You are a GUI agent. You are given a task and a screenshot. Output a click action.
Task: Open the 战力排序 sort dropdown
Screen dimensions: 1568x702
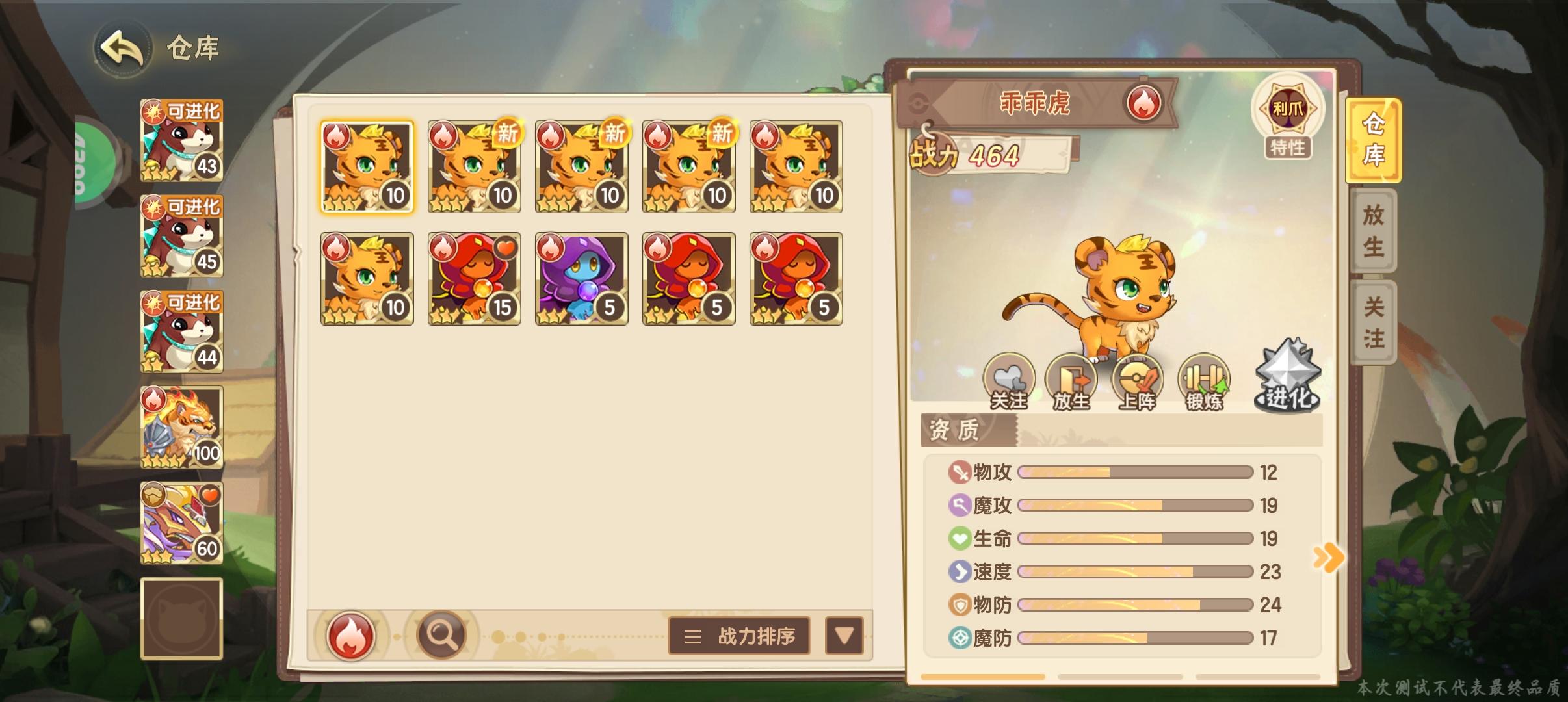[x=738, y=637]
